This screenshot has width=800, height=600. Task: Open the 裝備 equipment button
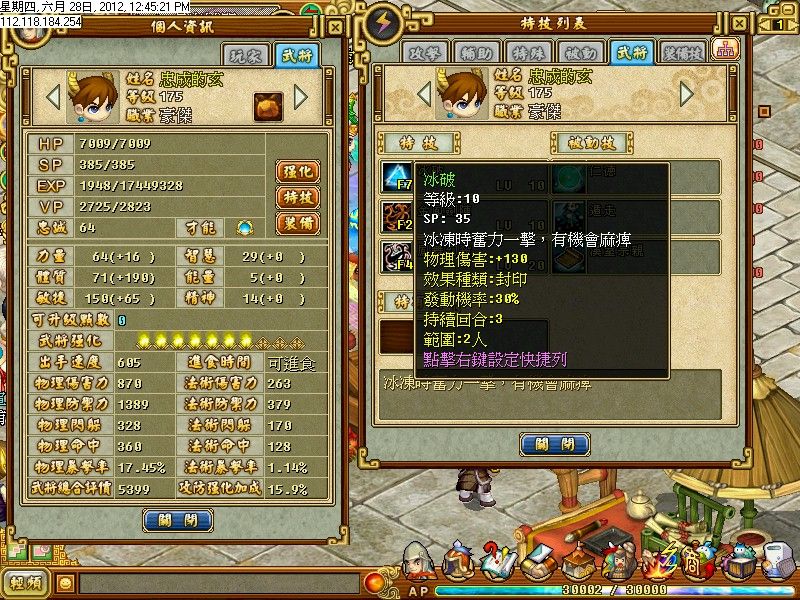[x=297, y=222]
